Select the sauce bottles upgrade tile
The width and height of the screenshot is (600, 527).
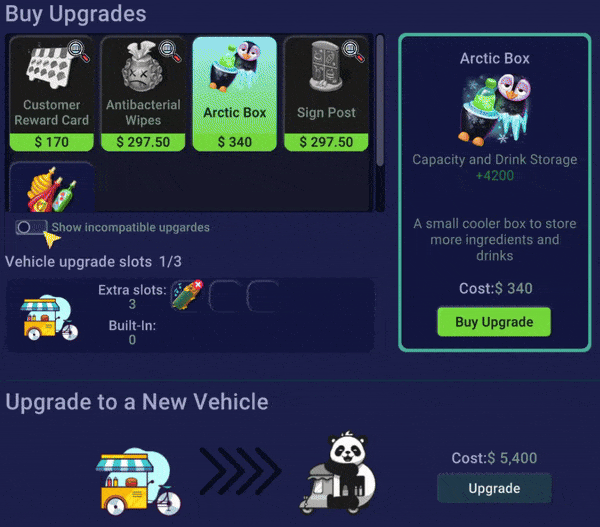coord(51,190)
